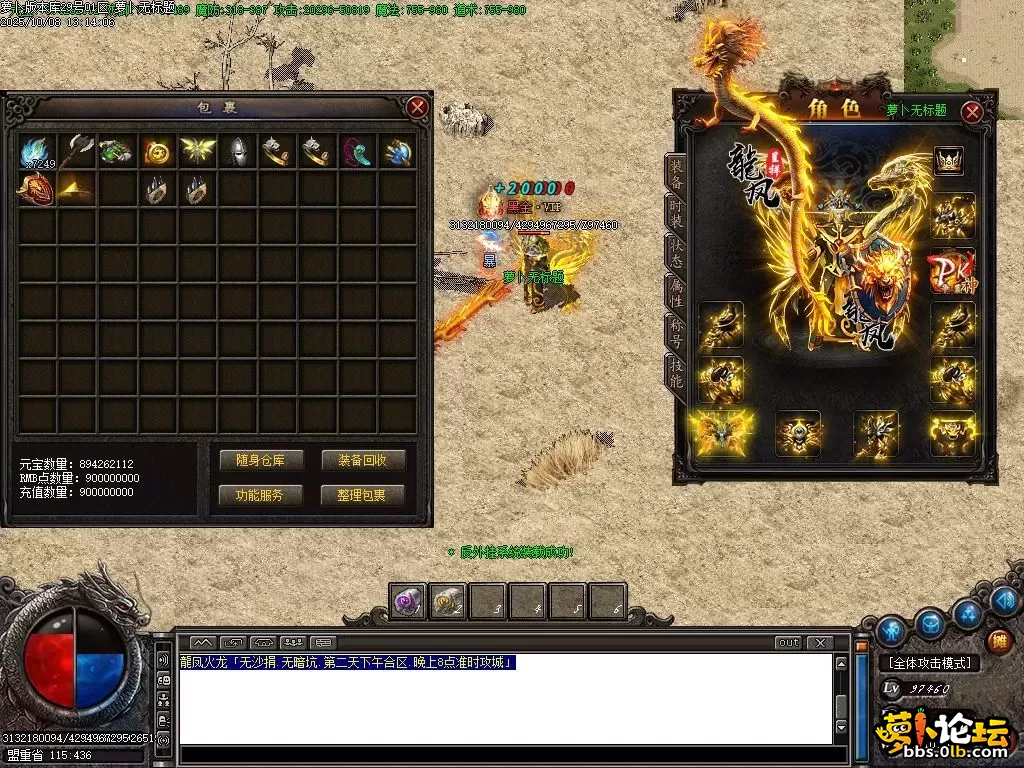Click the 装备回收 equipment recycle button
Viewport: 1024px width, 768px height.
pos(362,460)
